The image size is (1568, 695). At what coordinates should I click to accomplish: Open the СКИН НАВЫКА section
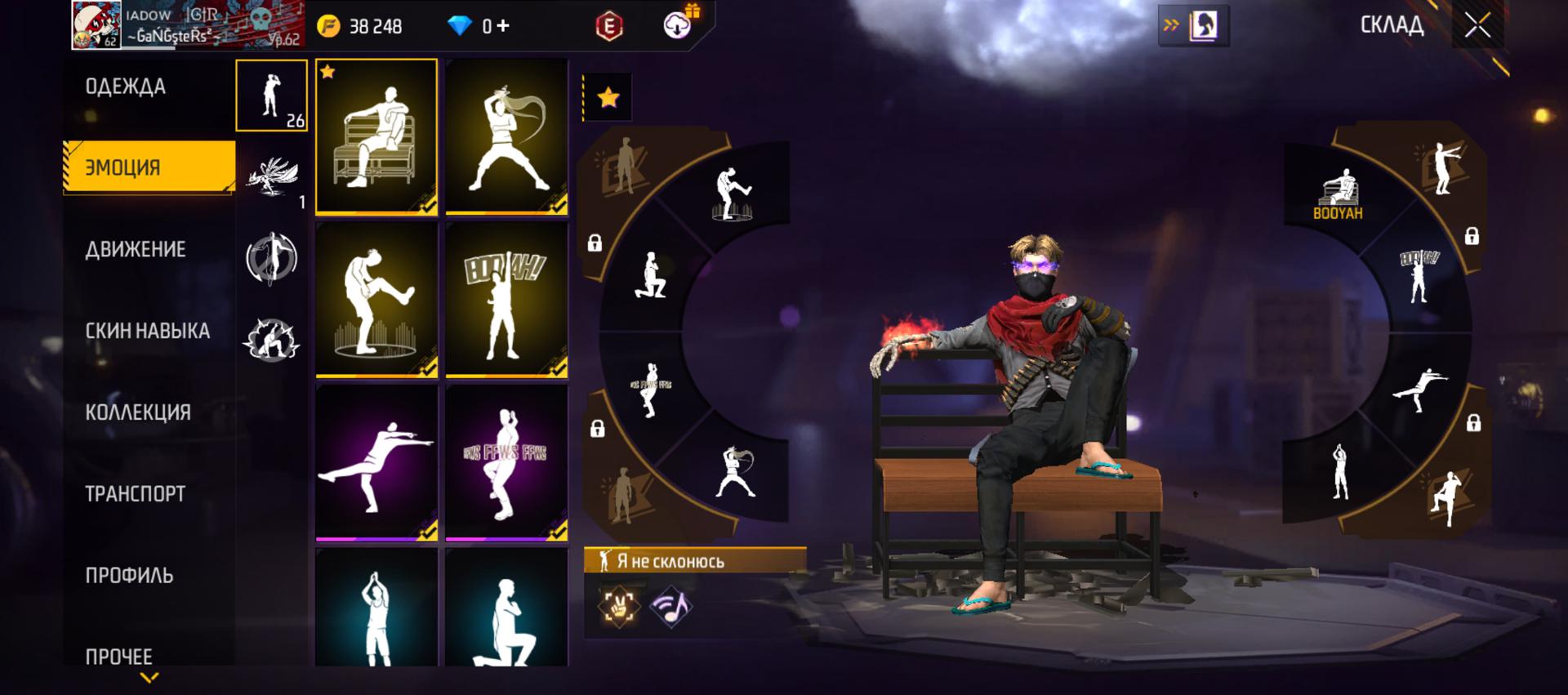click(x=147, y=331)
